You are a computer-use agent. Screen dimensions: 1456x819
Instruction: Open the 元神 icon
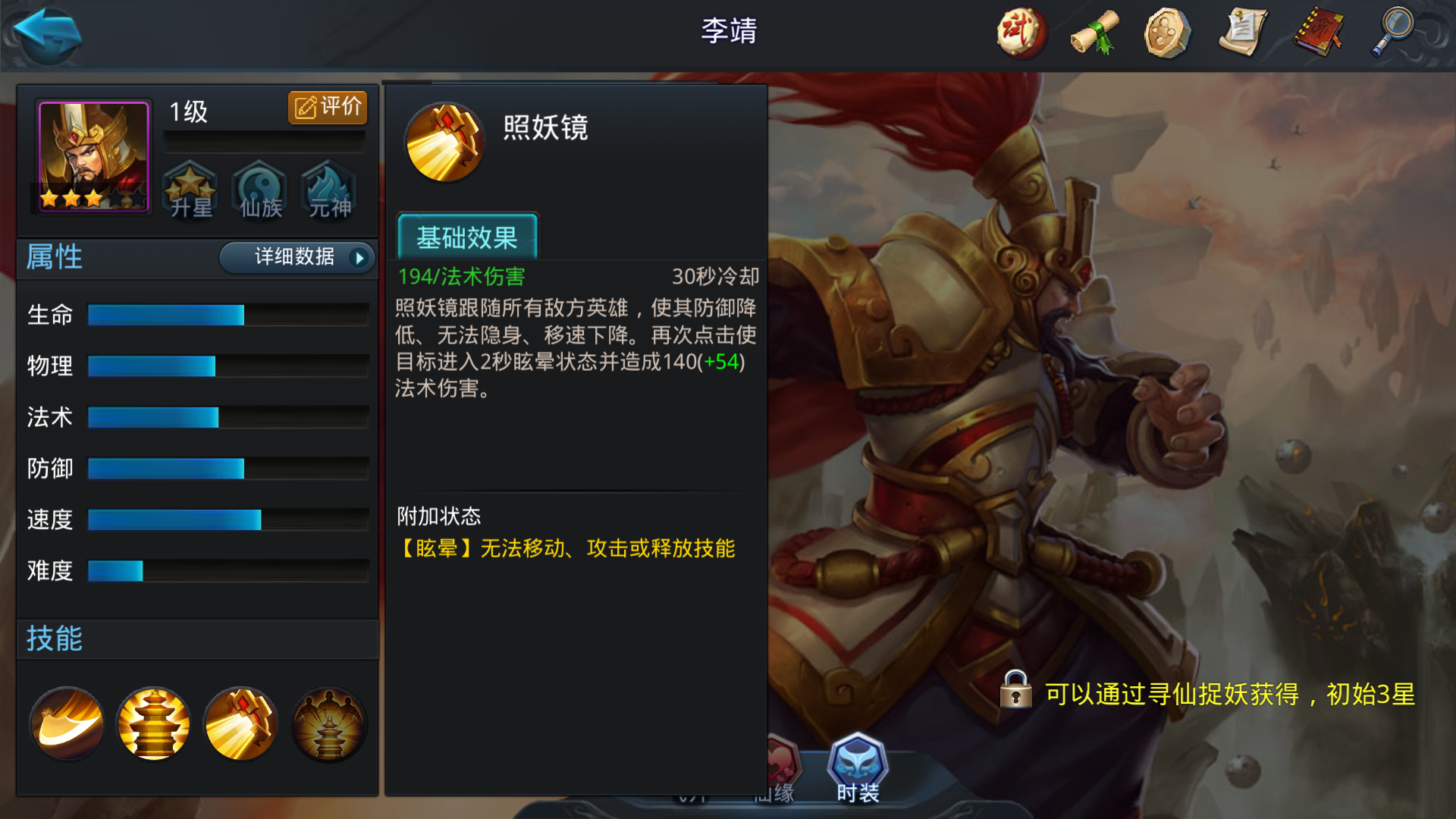click(x=328, y=191)
